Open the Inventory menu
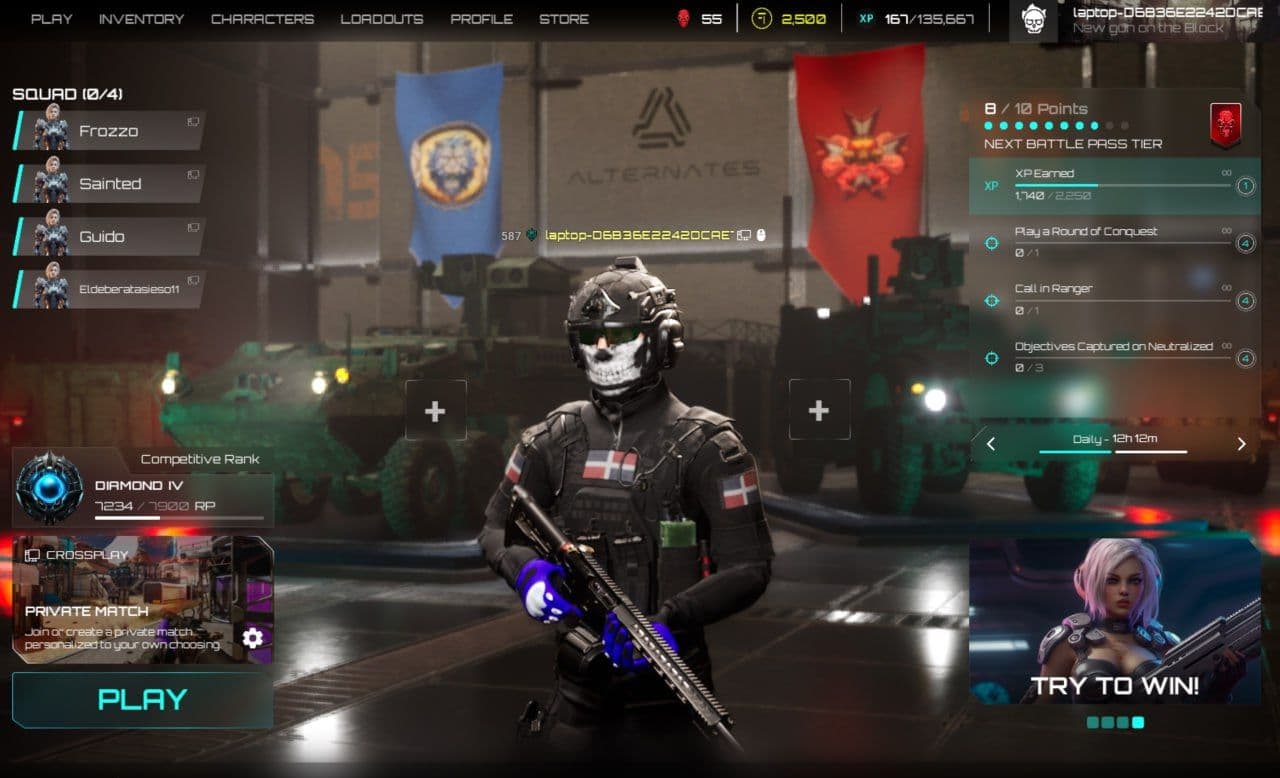Viewport: 1280px width, 778px height. [x=141, y=19]
